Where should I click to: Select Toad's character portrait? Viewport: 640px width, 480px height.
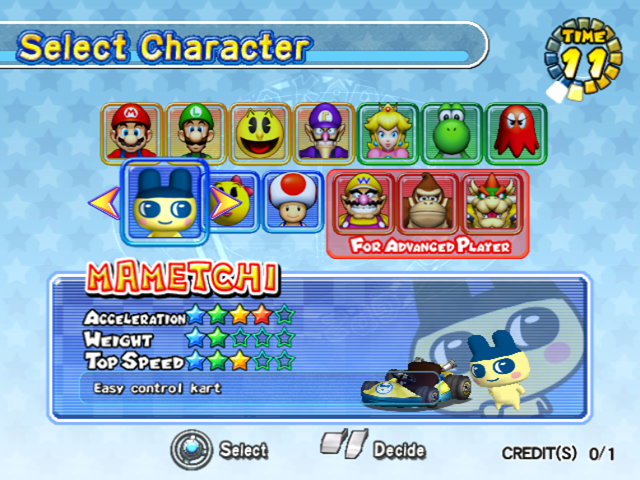pyautogui.click(x=292, y=202)
